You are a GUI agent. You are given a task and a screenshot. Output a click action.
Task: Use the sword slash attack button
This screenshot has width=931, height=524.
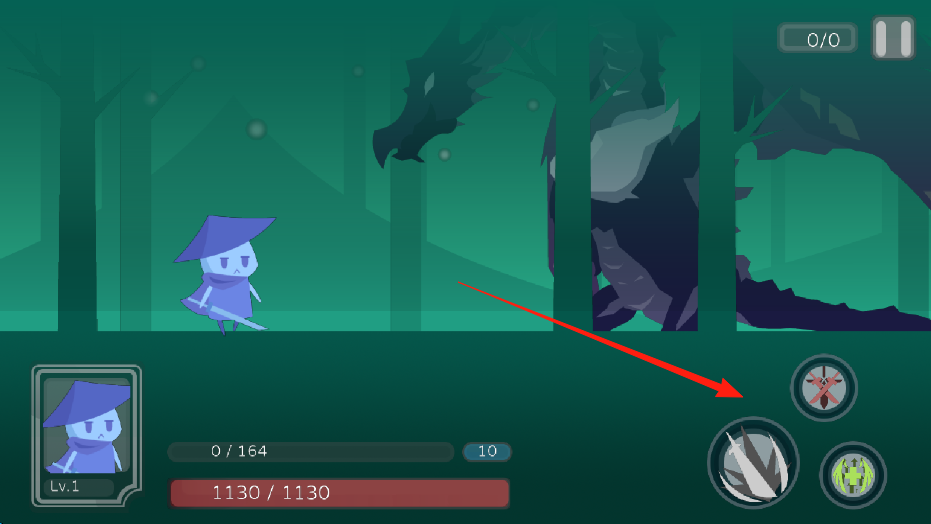point(753,464)
